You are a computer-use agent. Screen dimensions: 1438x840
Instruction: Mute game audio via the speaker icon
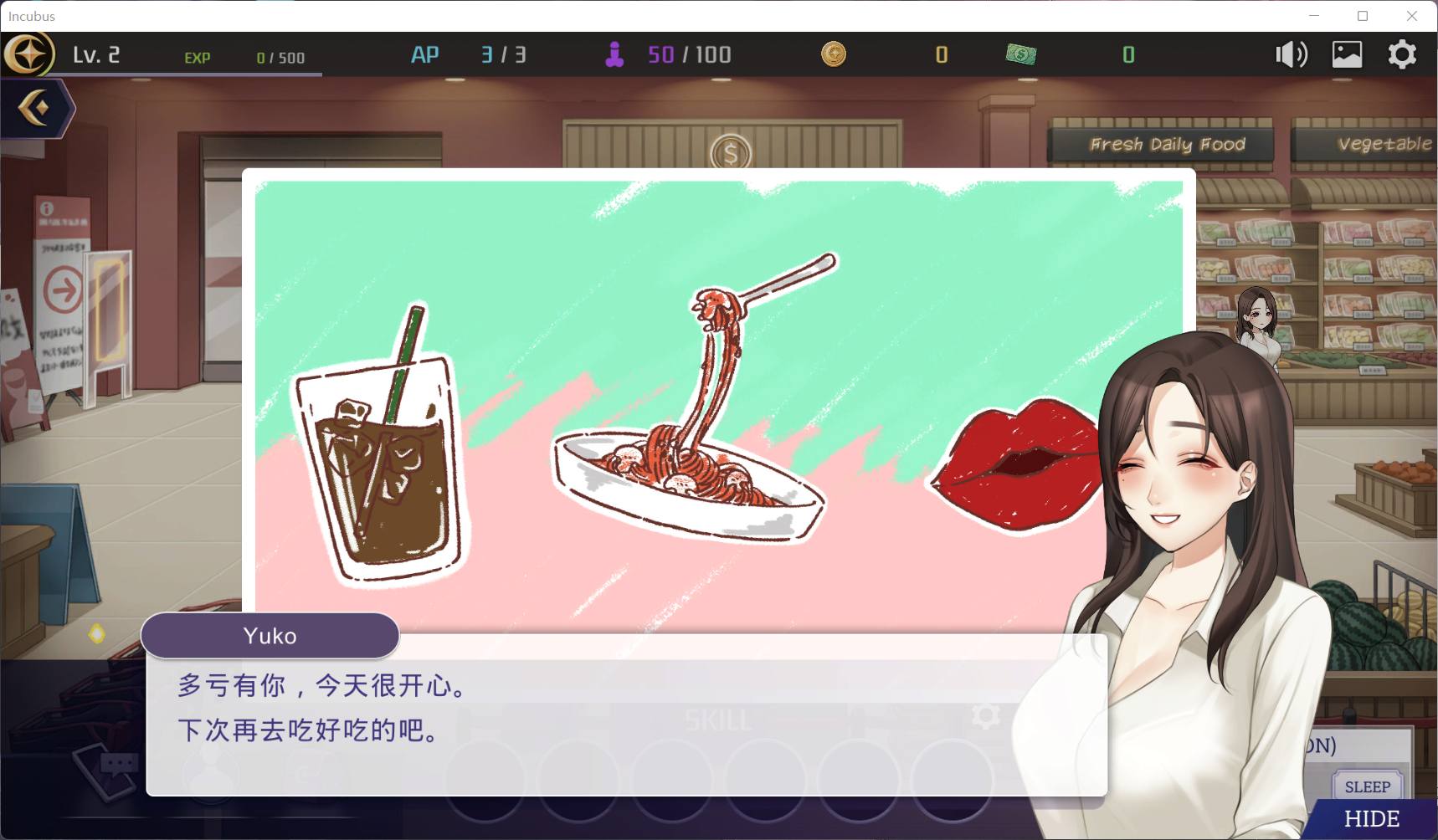click(1290, 54)
